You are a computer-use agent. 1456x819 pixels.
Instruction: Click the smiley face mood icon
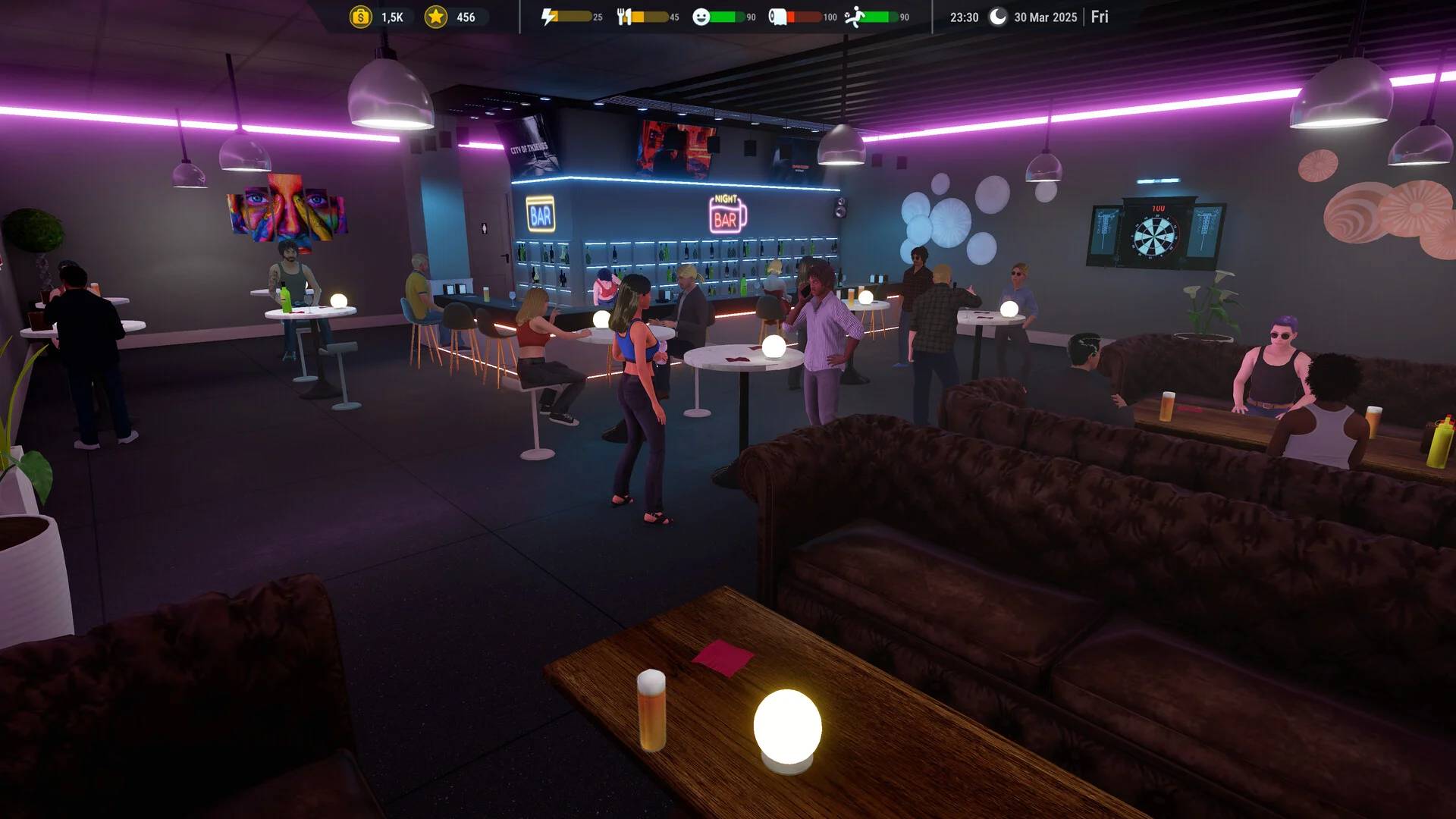701,17
